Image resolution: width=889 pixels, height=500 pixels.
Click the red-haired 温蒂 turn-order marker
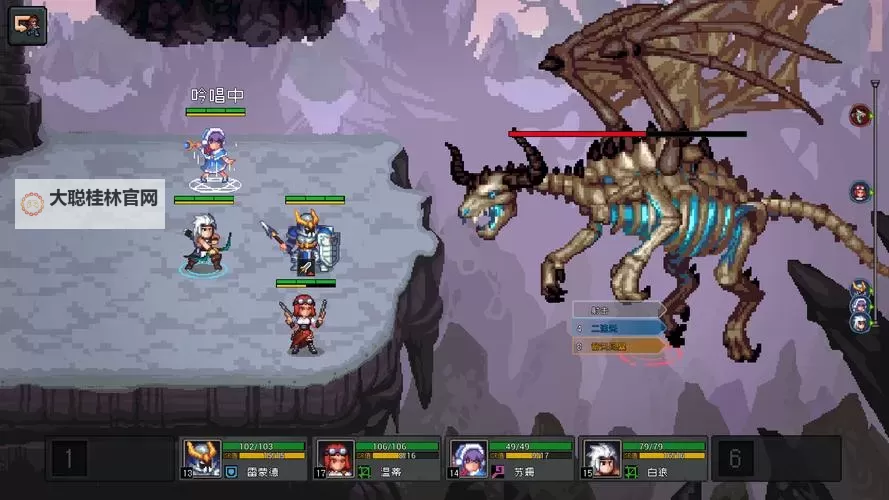click(x=859, y=191)
